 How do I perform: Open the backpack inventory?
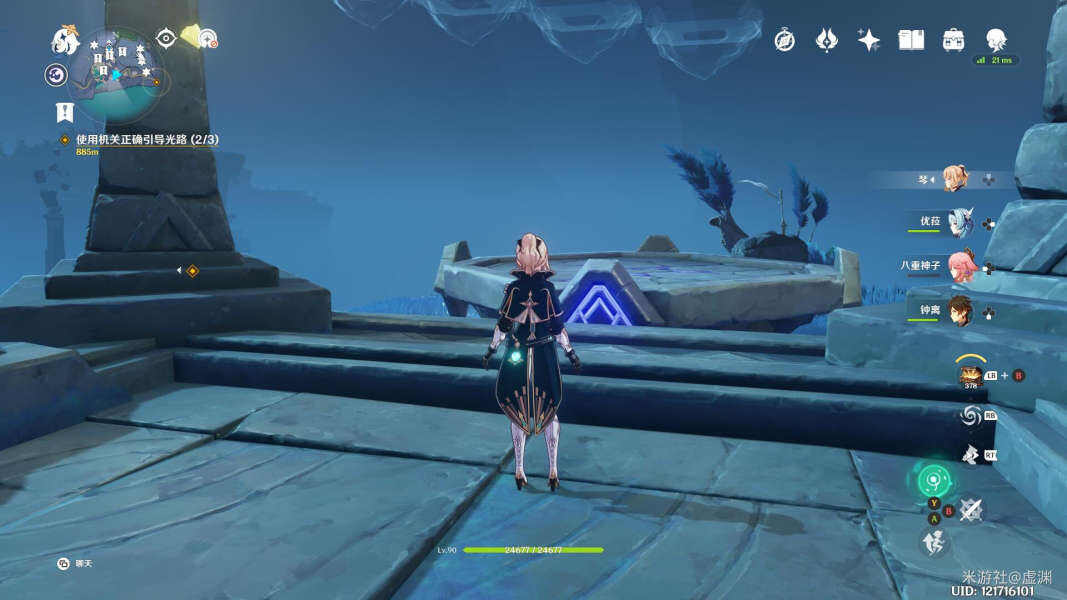[x=953, y=40]
